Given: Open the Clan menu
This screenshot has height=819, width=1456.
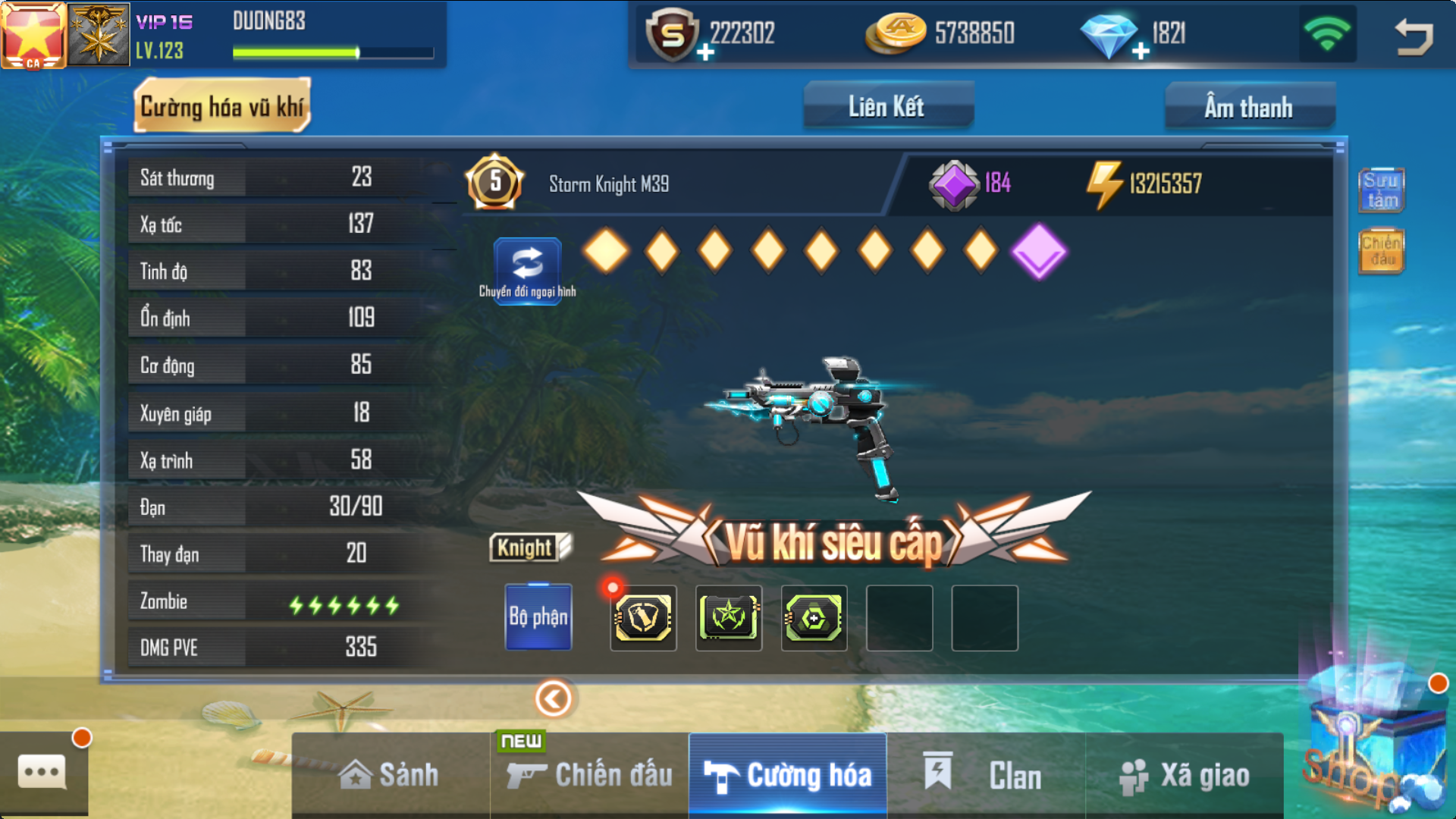Looking at the screenshot, I should [x=985, y=775].
